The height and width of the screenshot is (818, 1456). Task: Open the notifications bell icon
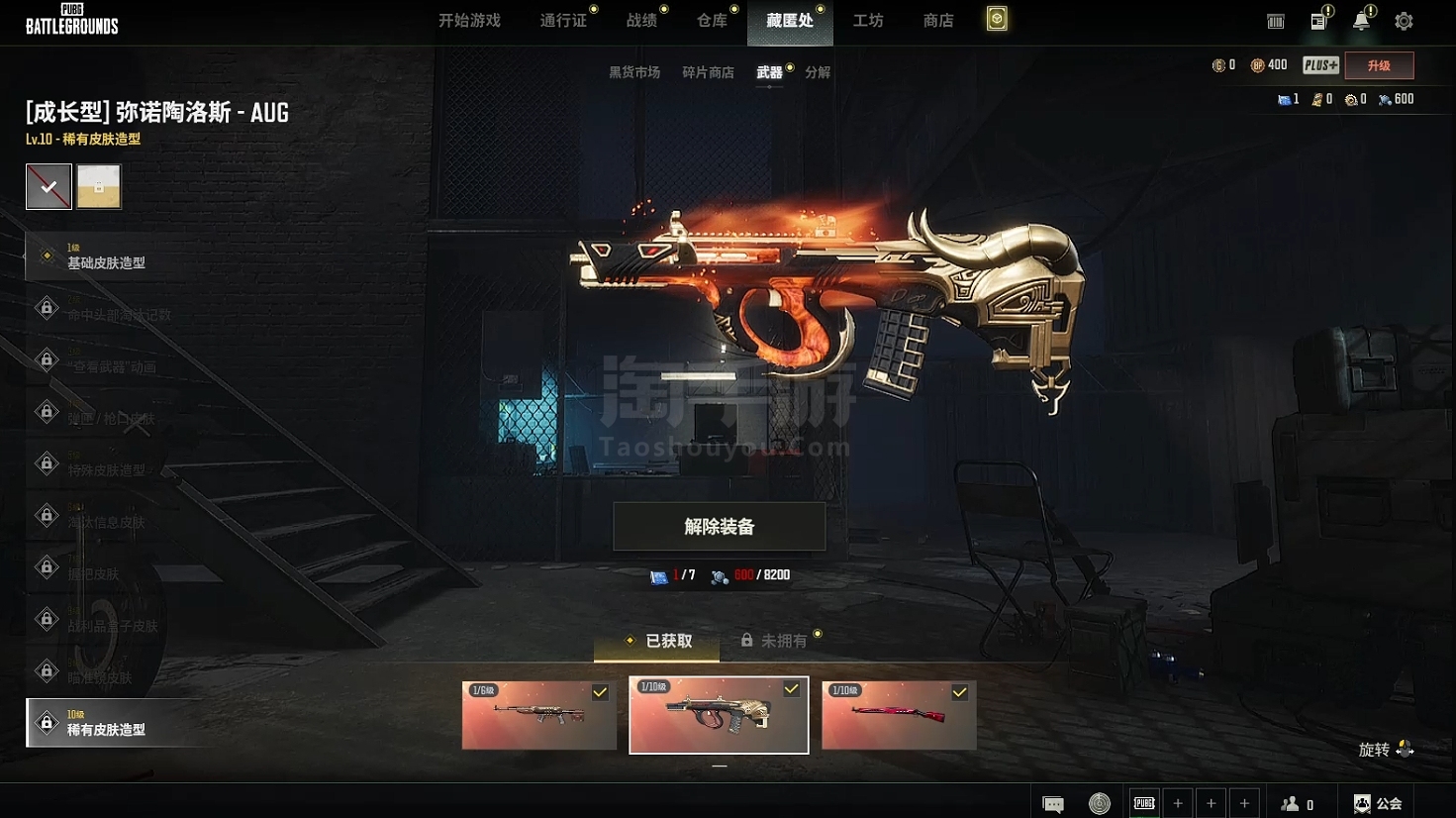[1361, 21]
